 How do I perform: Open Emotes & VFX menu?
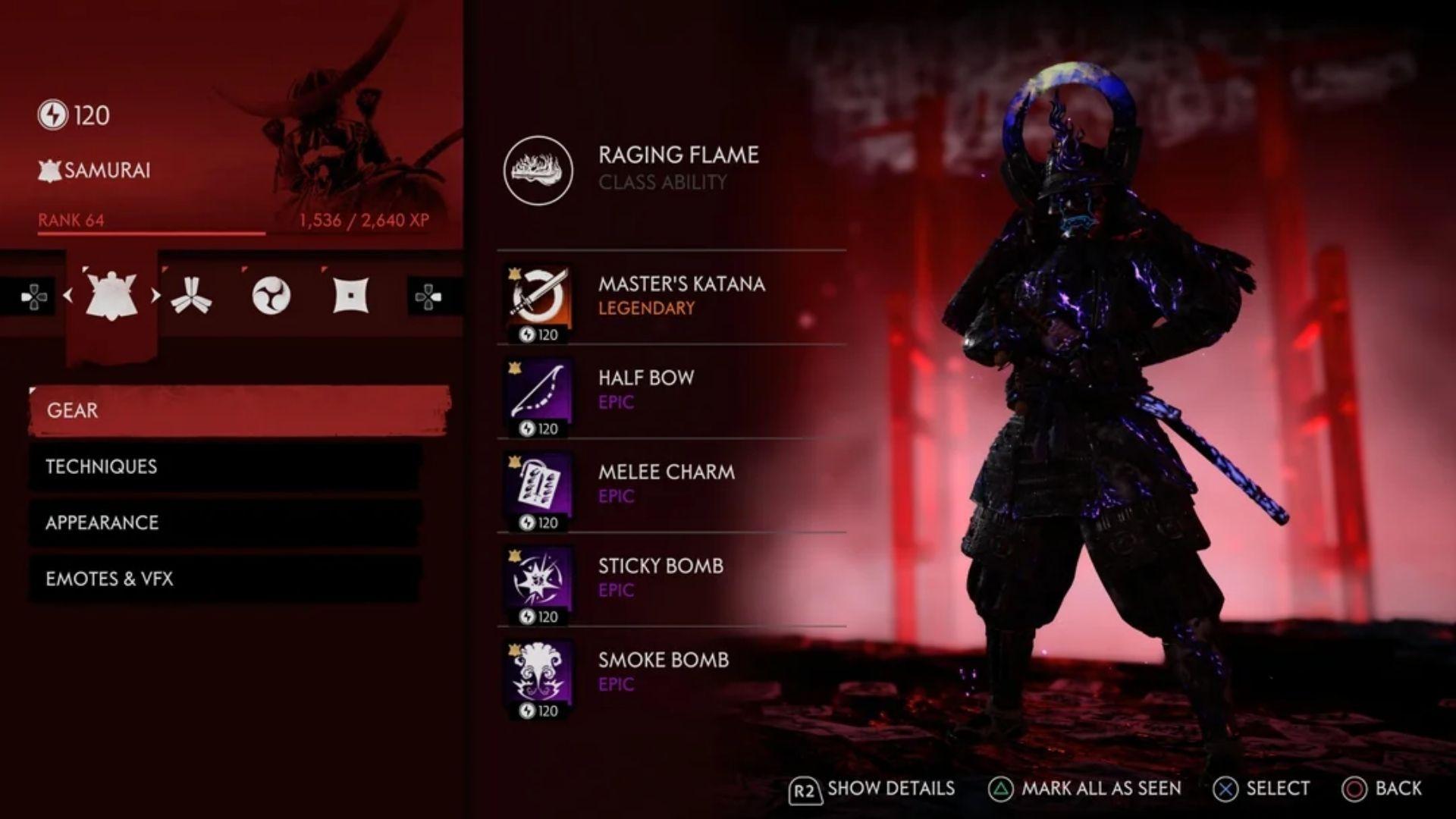click(224, 579)
